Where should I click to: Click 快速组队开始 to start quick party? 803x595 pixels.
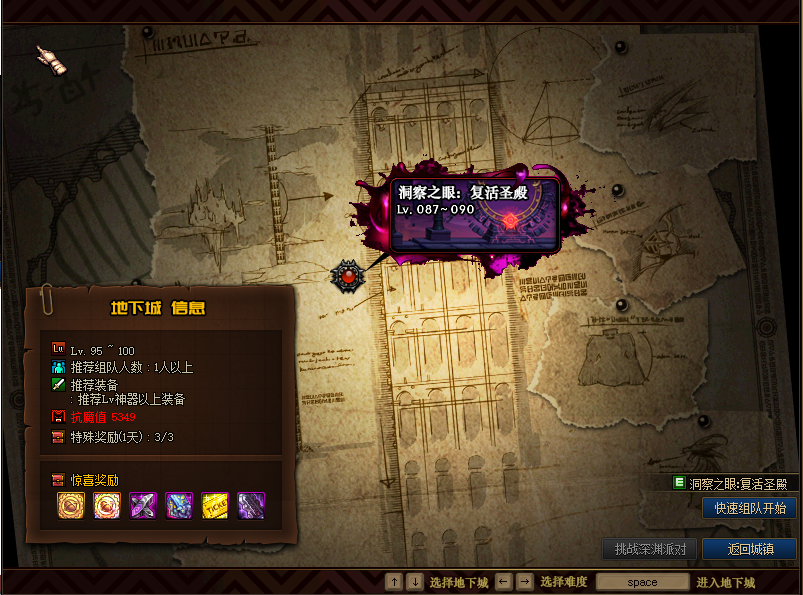[750, 508]
